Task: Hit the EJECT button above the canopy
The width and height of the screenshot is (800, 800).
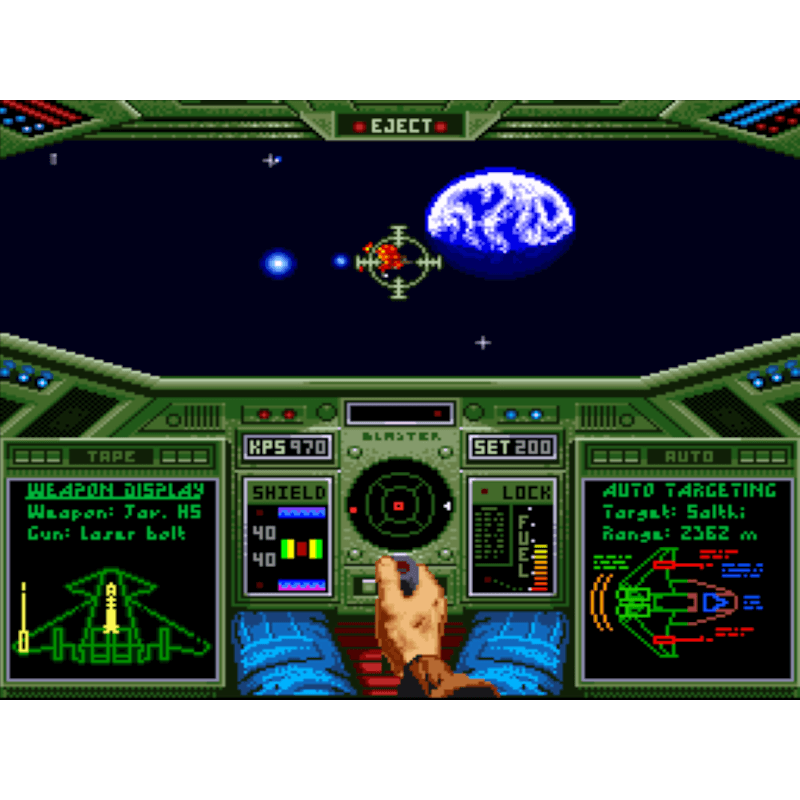Action: click(400, 126)
